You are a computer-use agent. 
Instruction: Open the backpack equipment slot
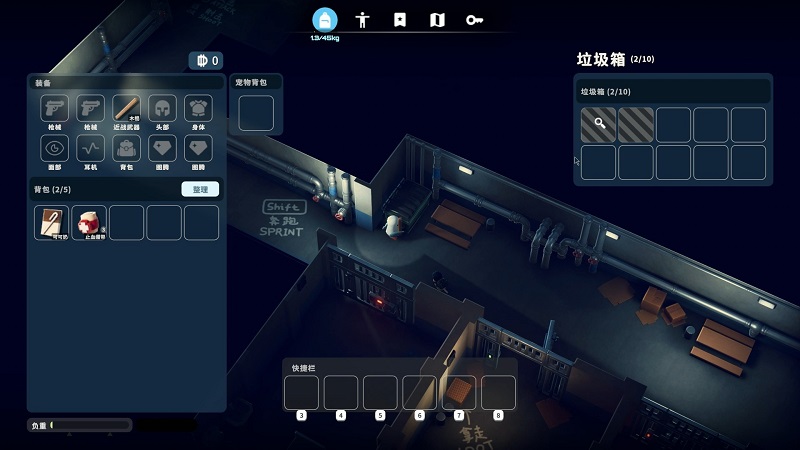(x=127, y=149)
